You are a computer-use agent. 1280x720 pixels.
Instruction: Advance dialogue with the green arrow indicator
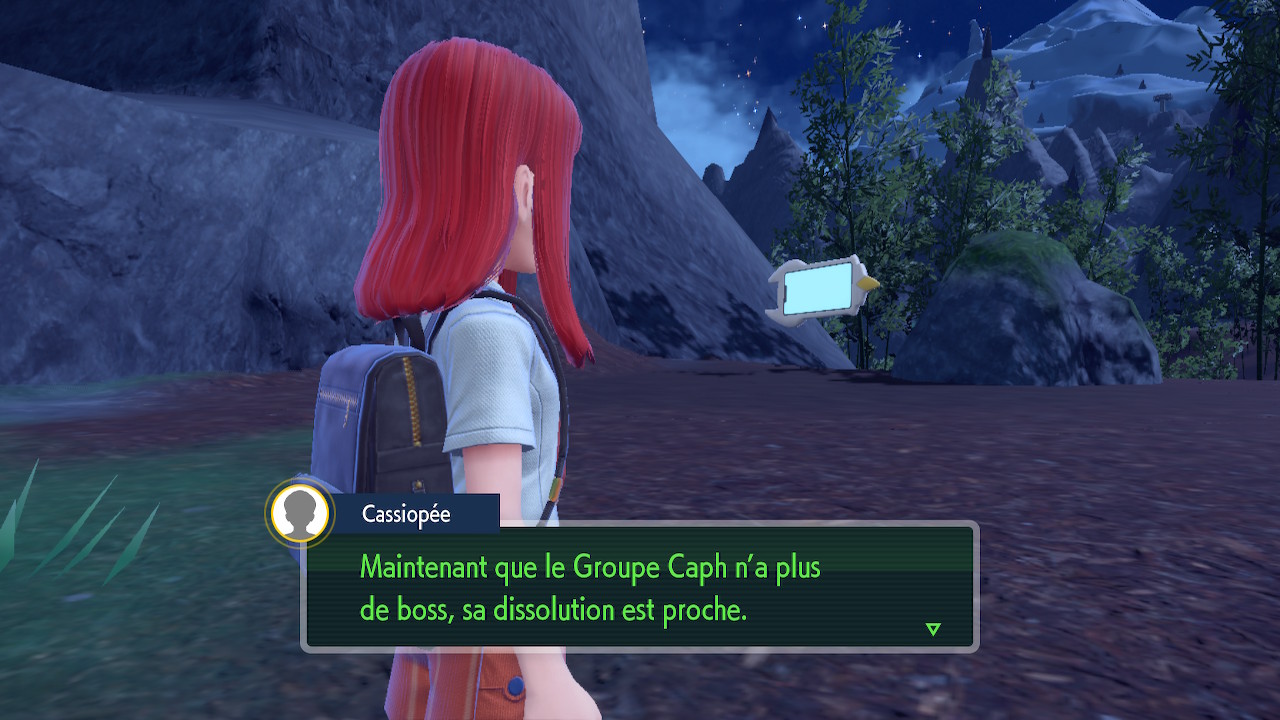[933, 629]
